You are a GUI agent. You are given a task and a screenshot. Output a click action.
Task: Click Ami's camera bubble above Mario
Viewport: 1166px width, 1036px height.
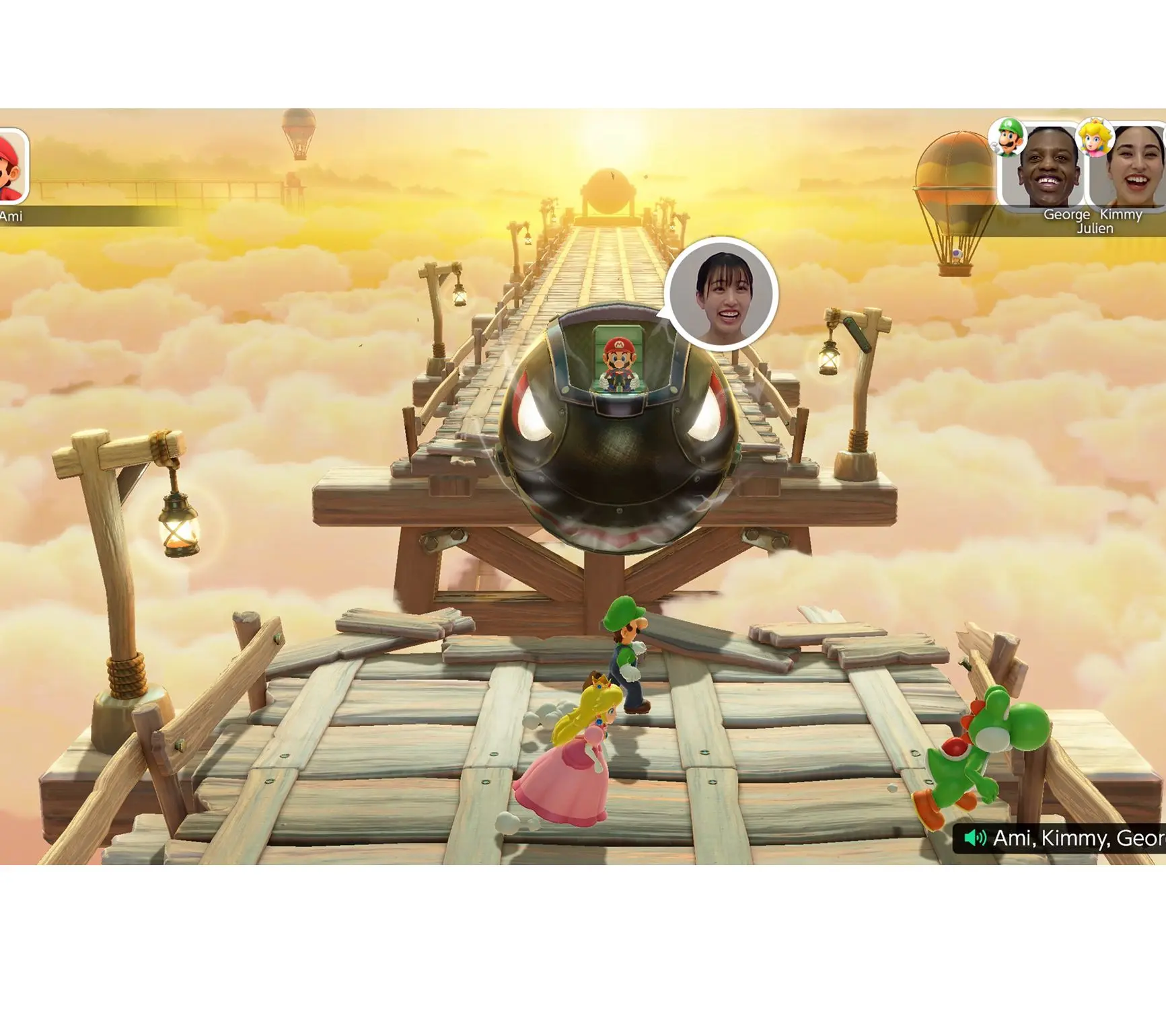tap(721, 293)
